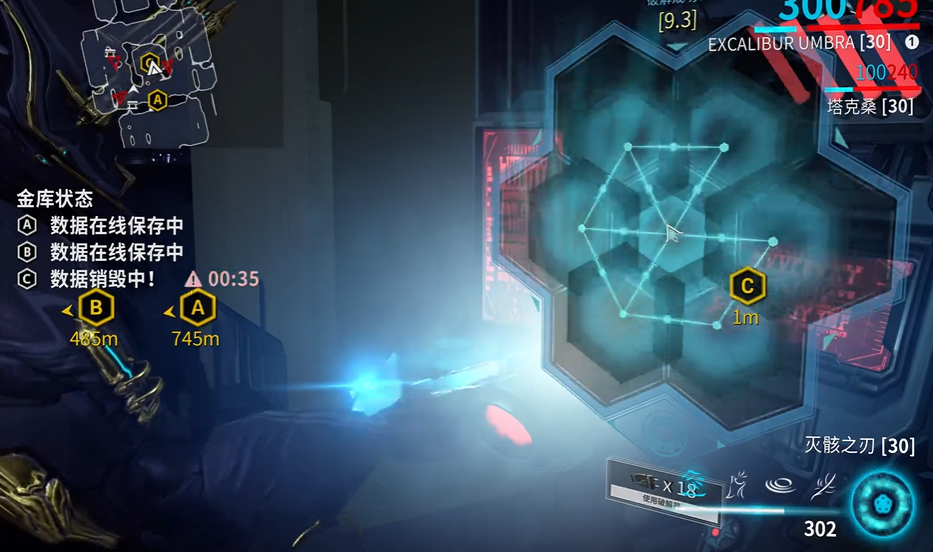Viewport: 933px width, 552px height.
Task: Activate the crossed blades ability icon
Action: pos(823,486)
